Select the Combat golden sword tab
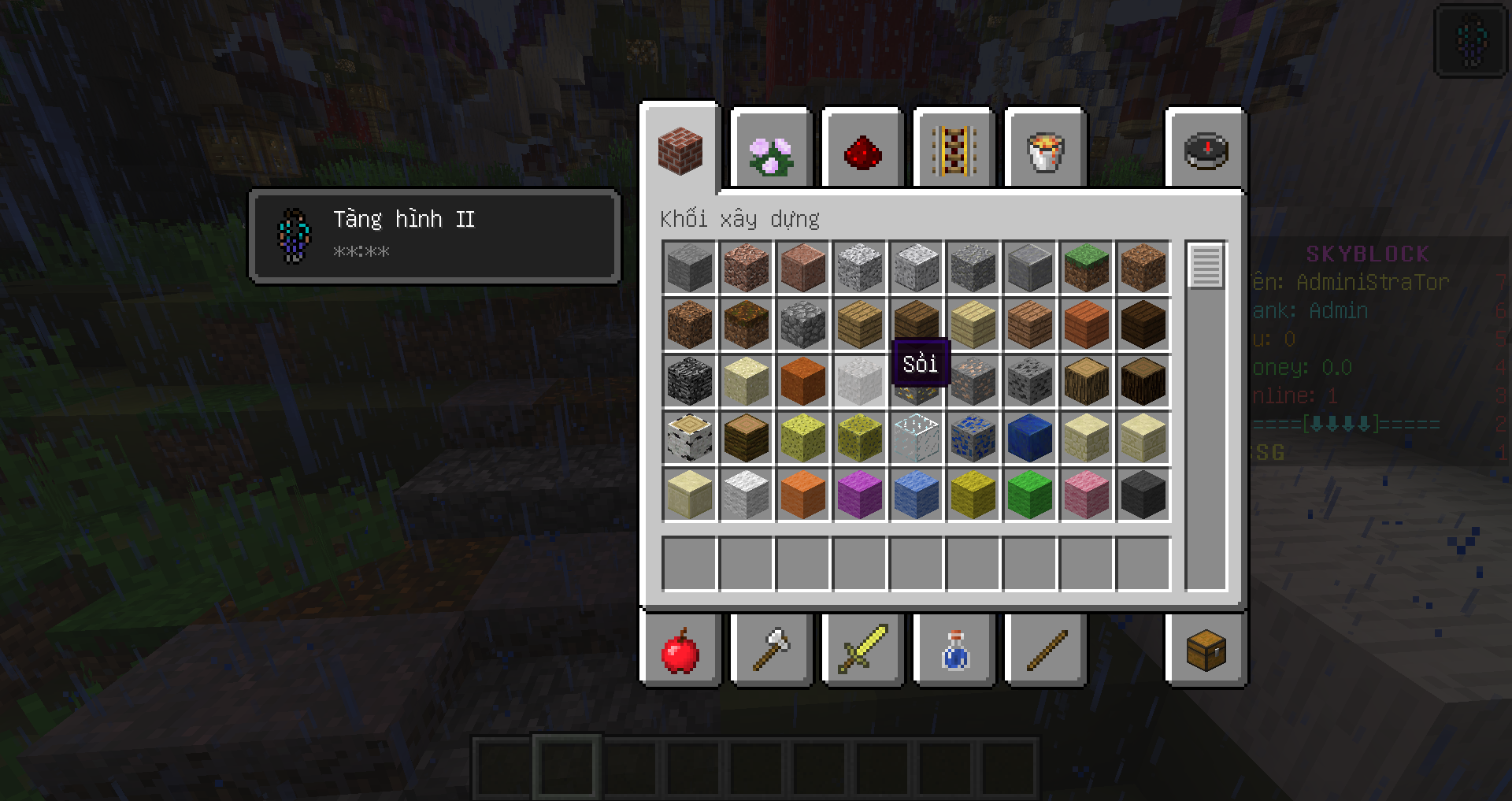This screenshot has width=1512, height=801. pyautogui.click(x=862, y=651)
